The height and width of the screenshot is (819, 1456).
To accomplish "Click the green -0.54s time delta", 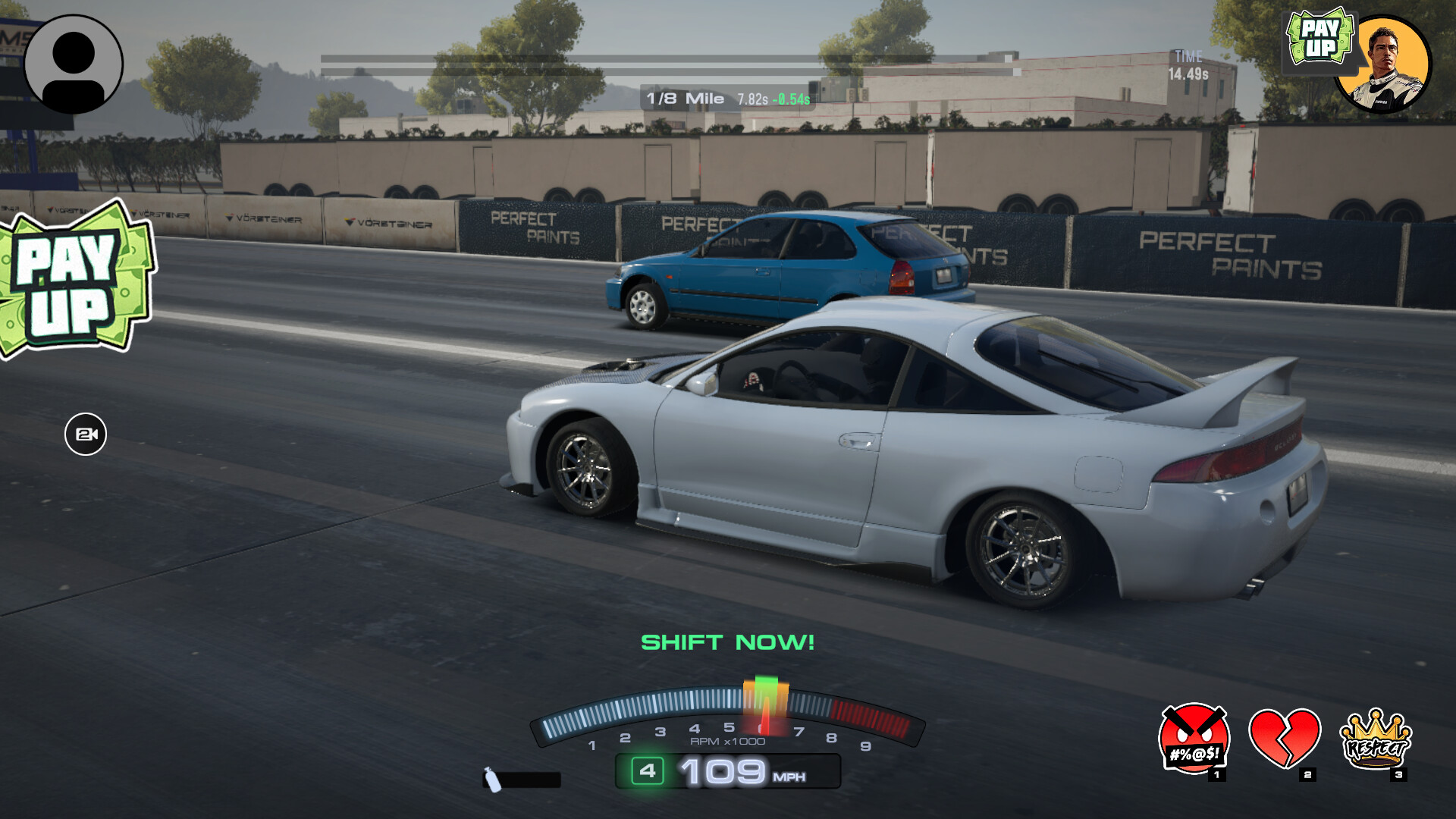I will coord(792,97).
